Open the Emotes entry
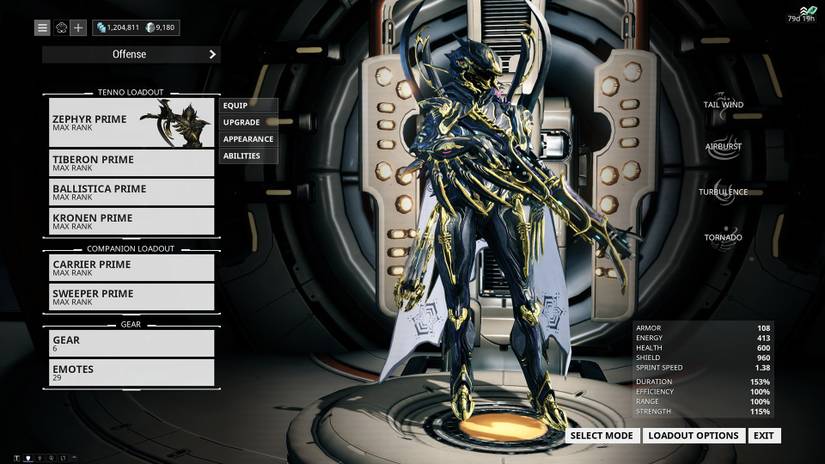The image size is (825, 464). coord(131,373)
